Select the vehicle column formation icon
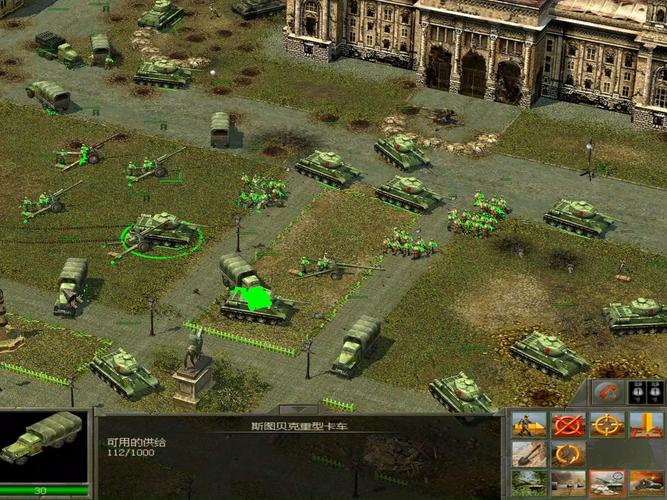The image size is (667, 500). tap(568, 483)
